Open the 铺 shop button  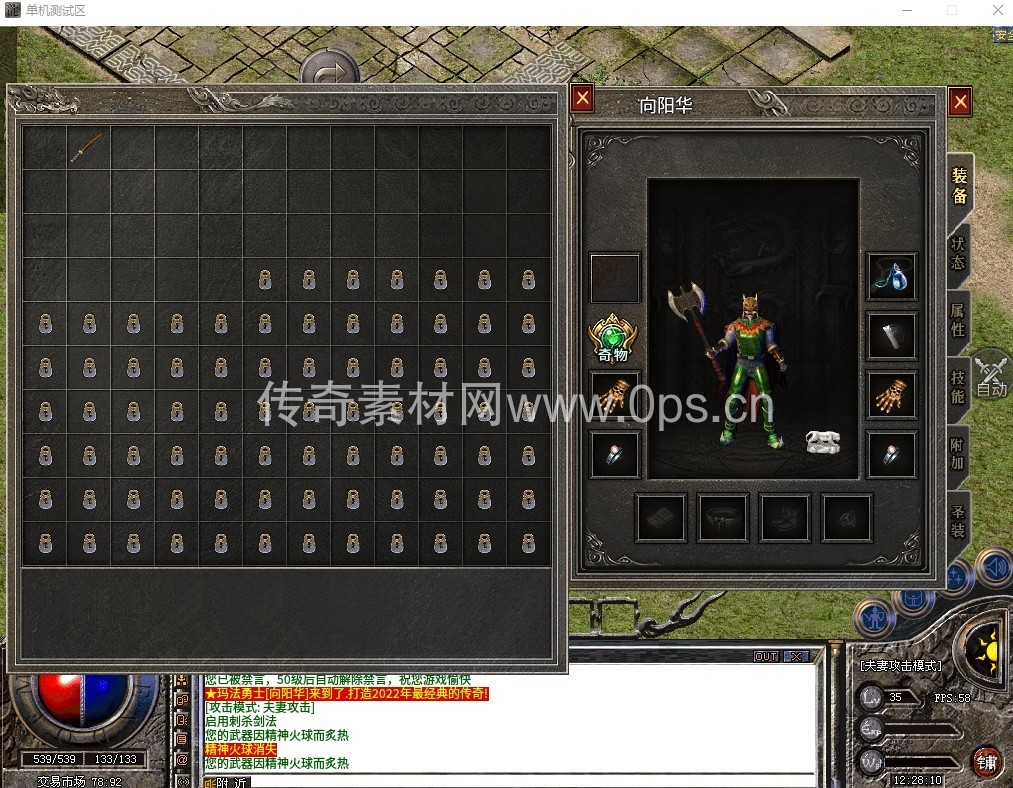[987, 761]
